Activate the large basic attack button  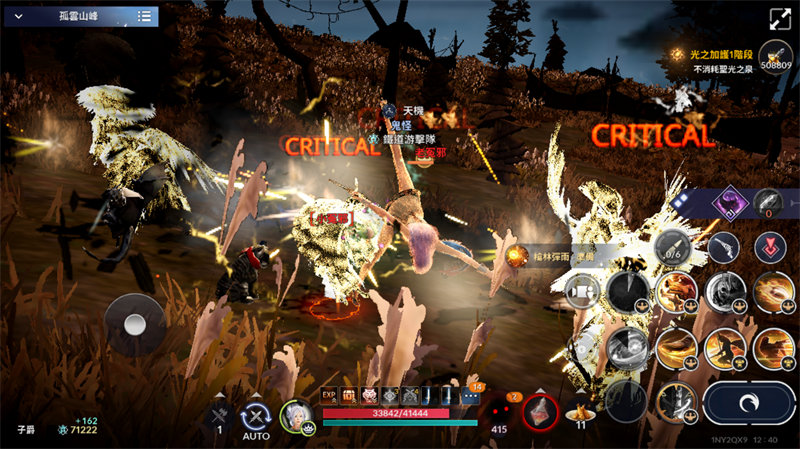[x=748, y=403]
